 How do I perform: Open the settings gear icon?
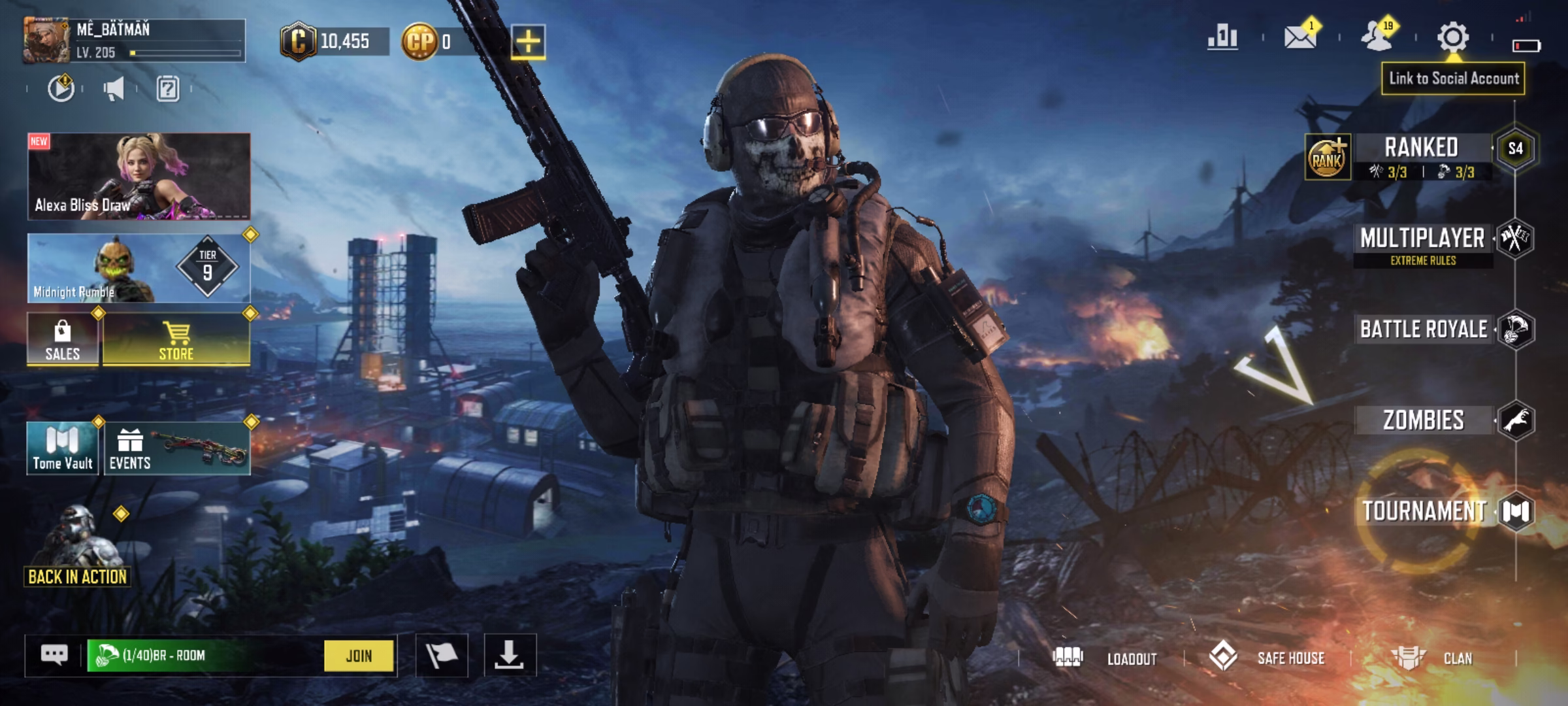tap(1452, 37)
